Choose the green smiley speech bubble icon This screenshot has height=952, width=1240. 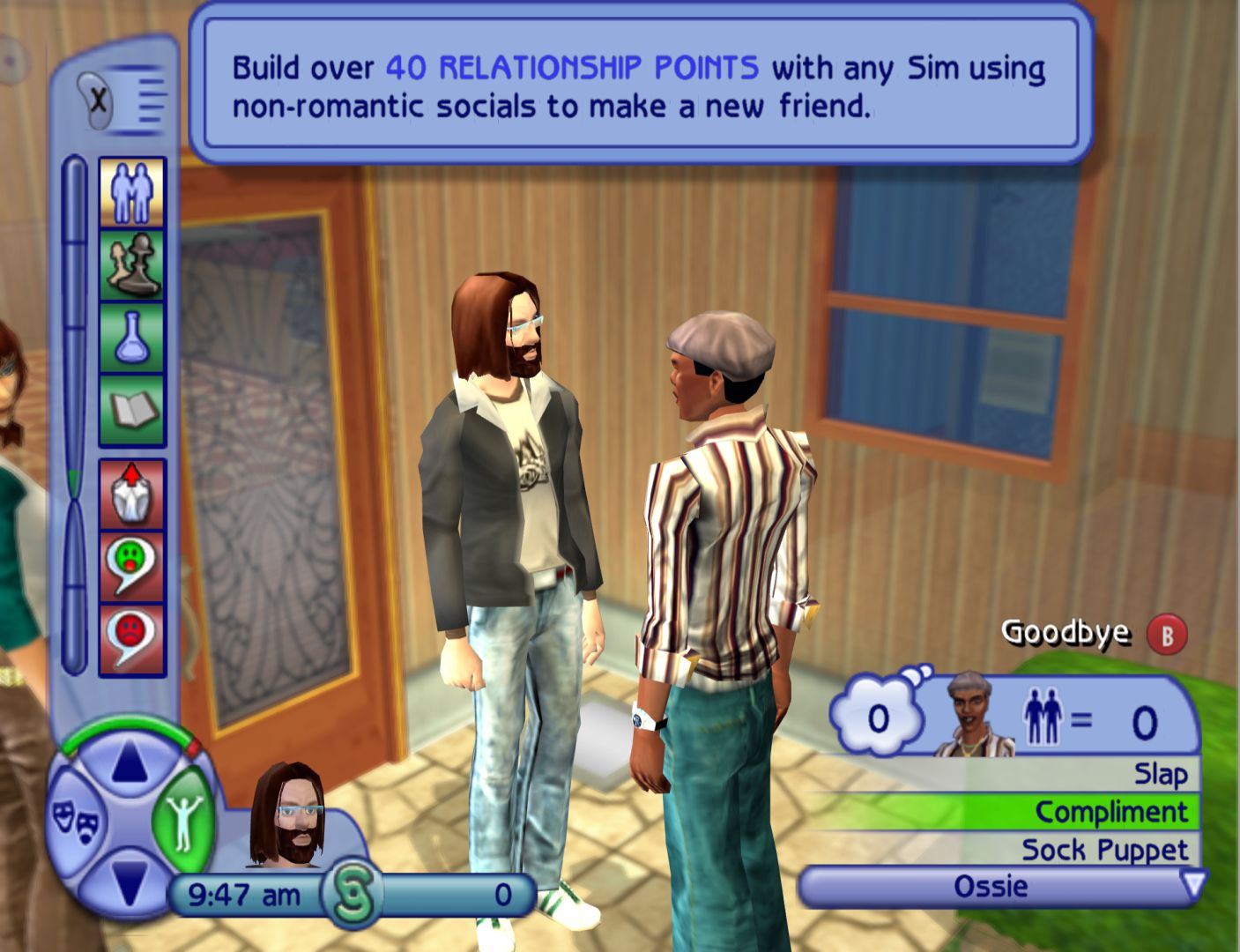pyautogui.click(x=132, y=566)
